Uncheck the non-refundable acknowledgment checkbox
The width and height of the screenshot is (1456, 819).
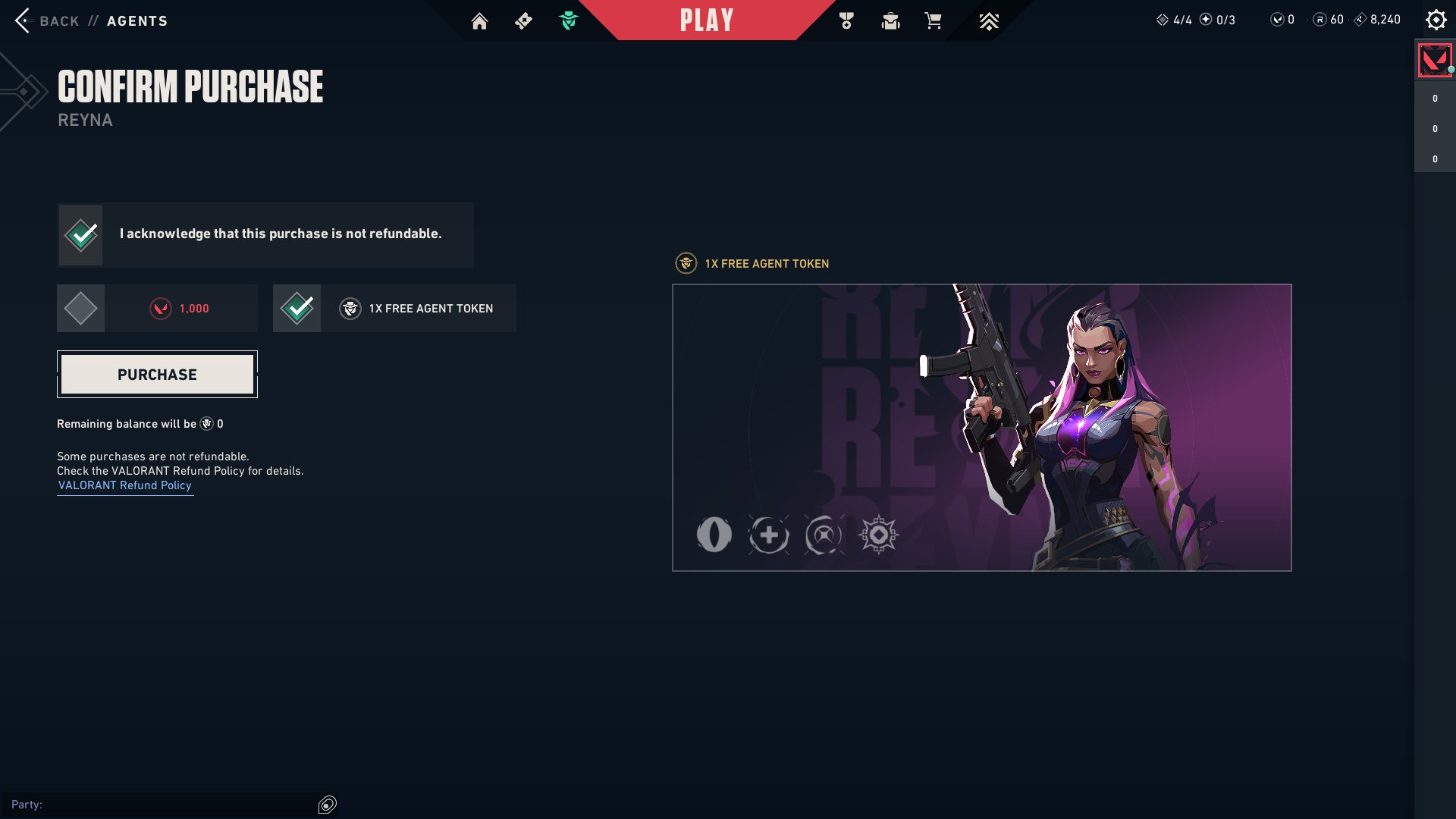coord(80,234)
